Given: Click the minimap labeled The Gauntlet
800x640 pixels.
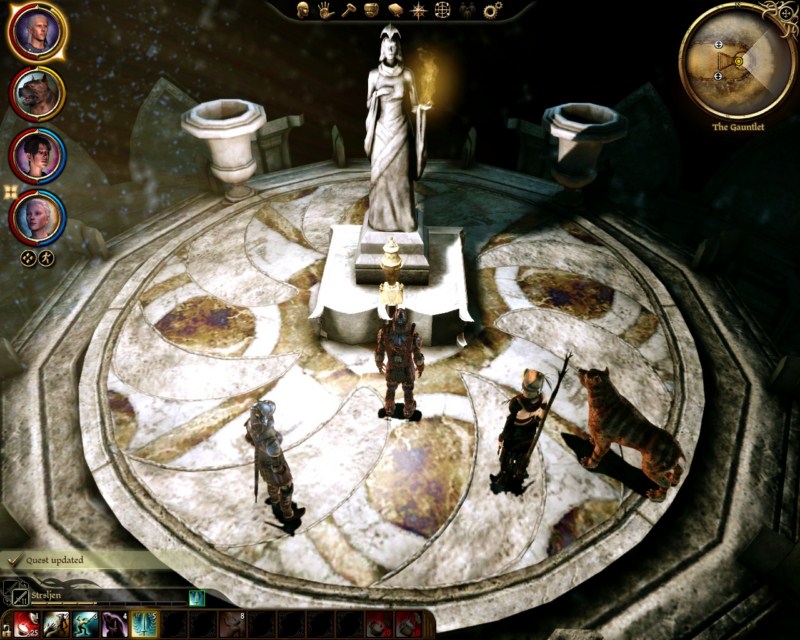Looking at the screenshot, I should pos(738,61).
